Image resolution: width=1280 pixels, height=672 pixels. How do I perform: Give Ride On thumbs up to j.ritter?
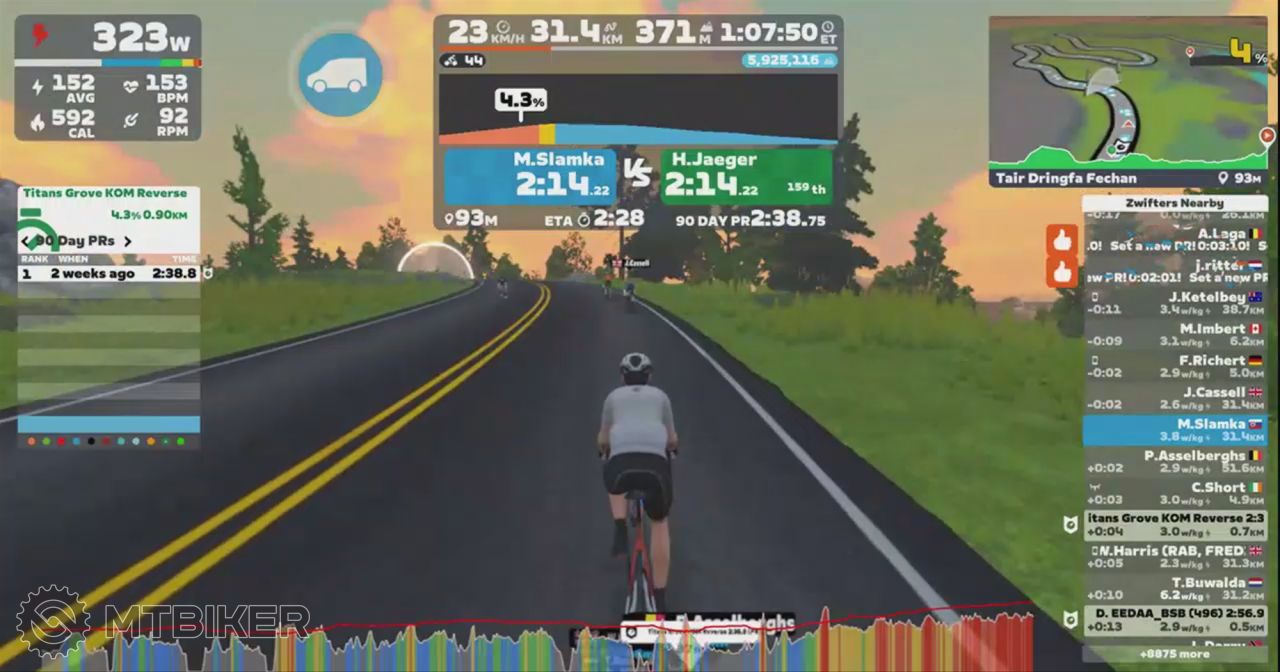point(1062,271)
